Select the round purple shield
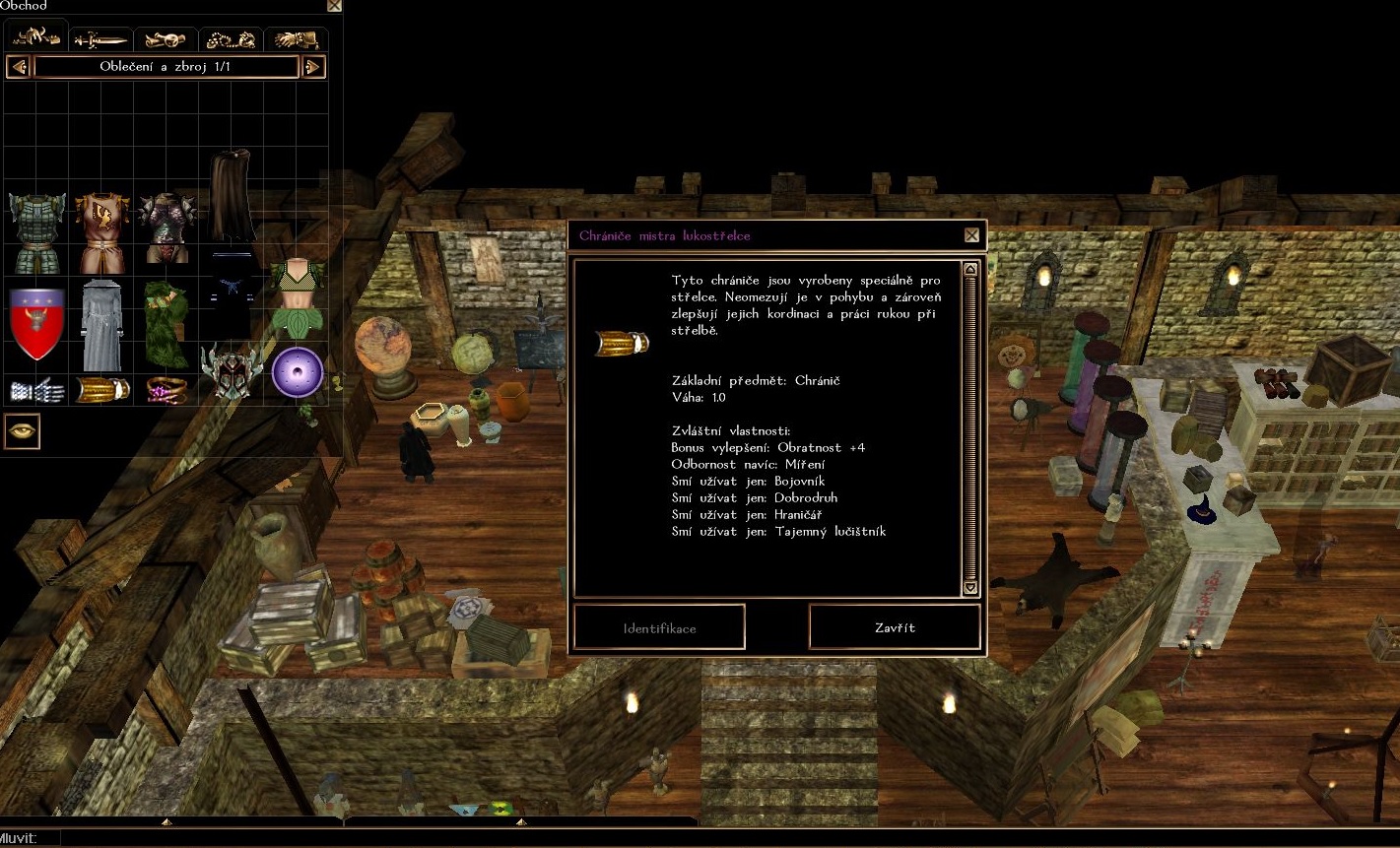Image resolution: width=1400 pixels, height=848 pixels. click(297, 372)
